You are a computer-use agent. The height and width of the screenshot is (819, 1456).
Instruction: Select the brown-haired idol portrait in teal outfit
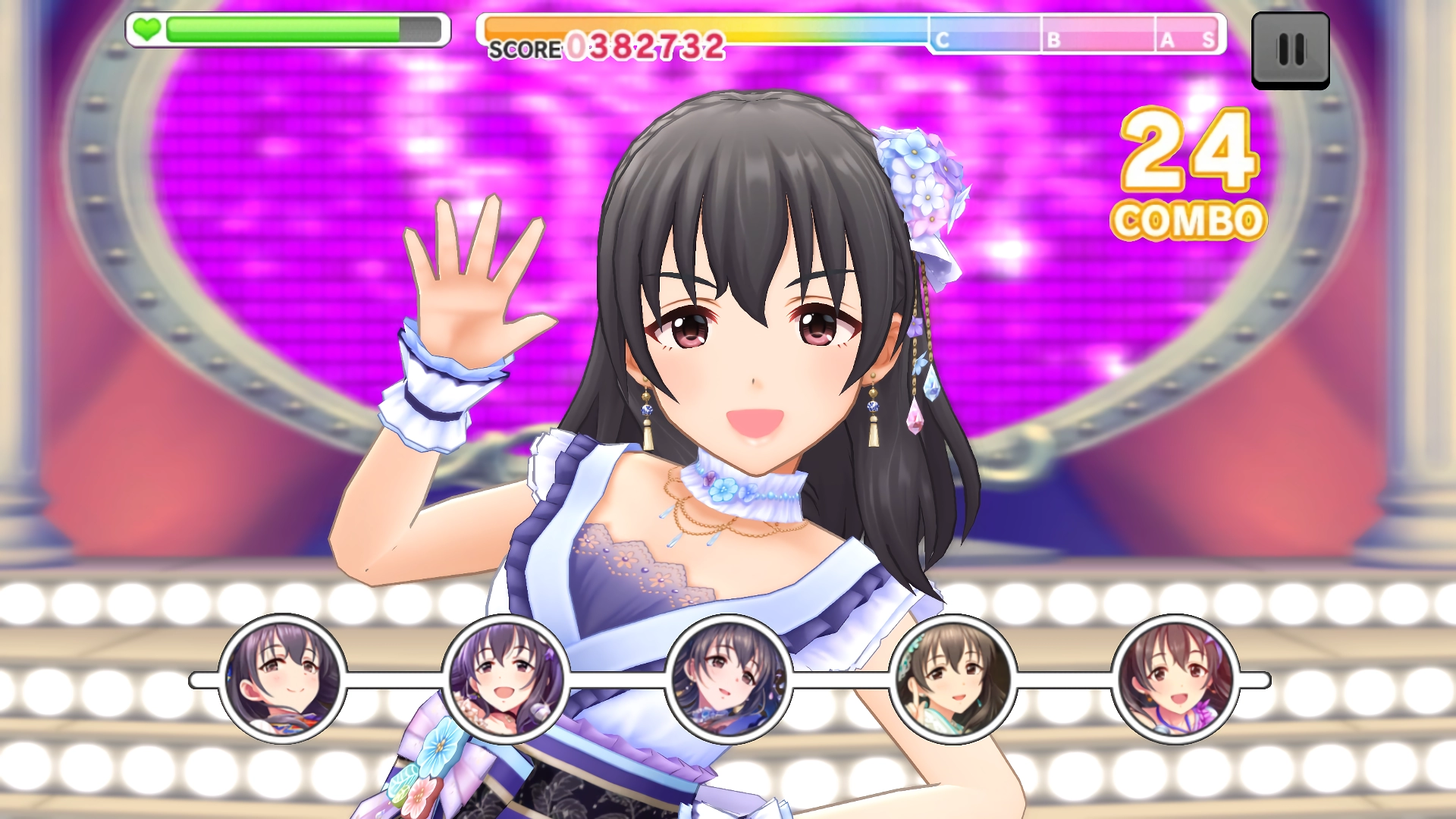point(952,679)
